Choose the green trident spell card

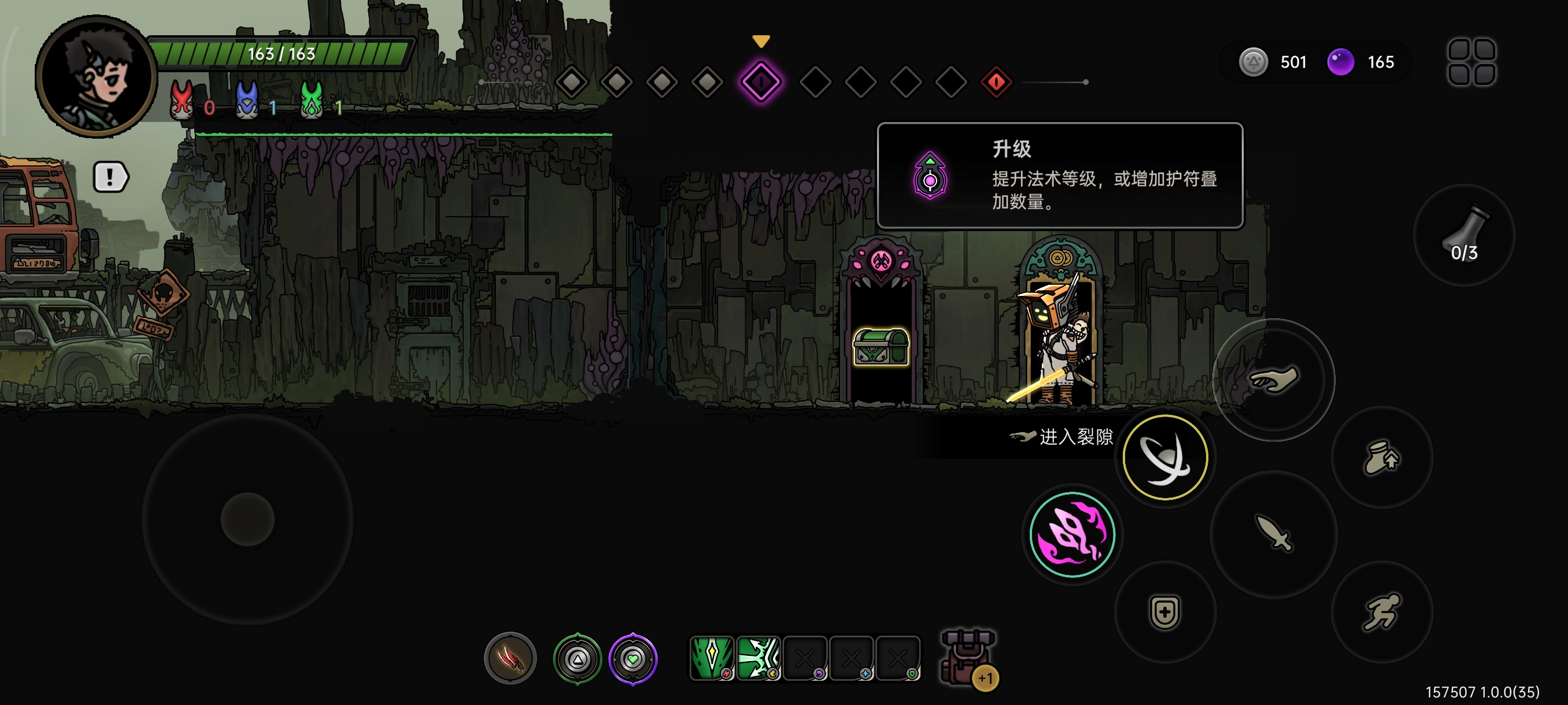coord(759,658)
